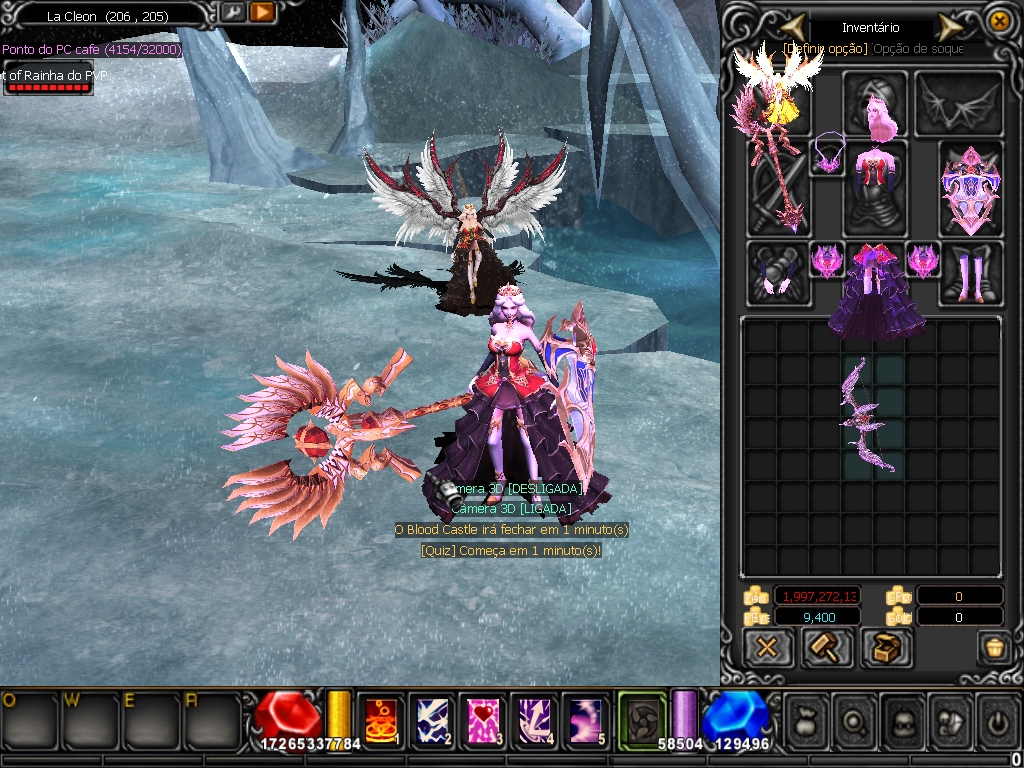Open the Definir opção tab
This screenshot has height=768, width=1024.
pos(825,48)
